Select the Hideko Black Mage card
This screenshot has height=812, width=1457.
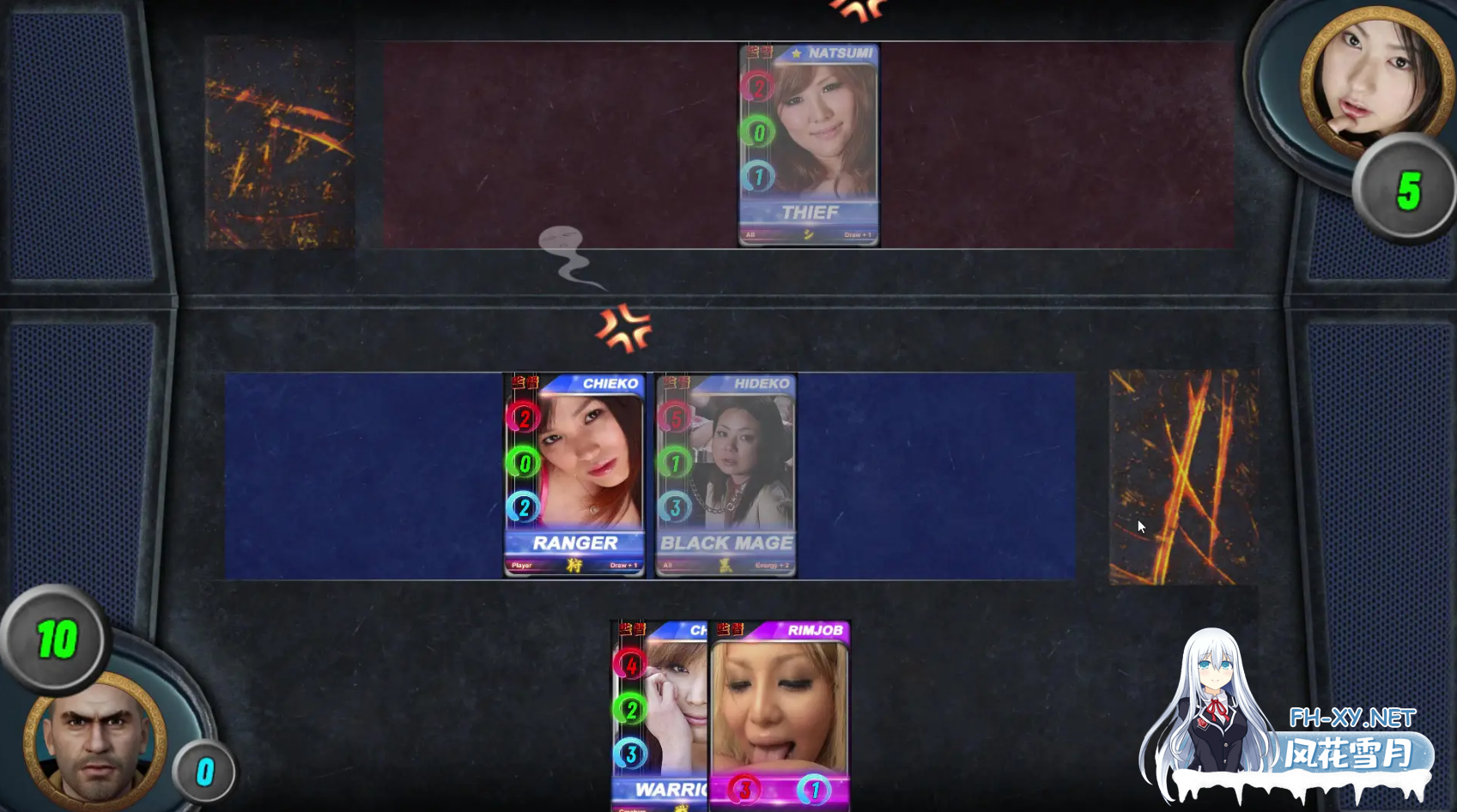click(x=725, y=475)
